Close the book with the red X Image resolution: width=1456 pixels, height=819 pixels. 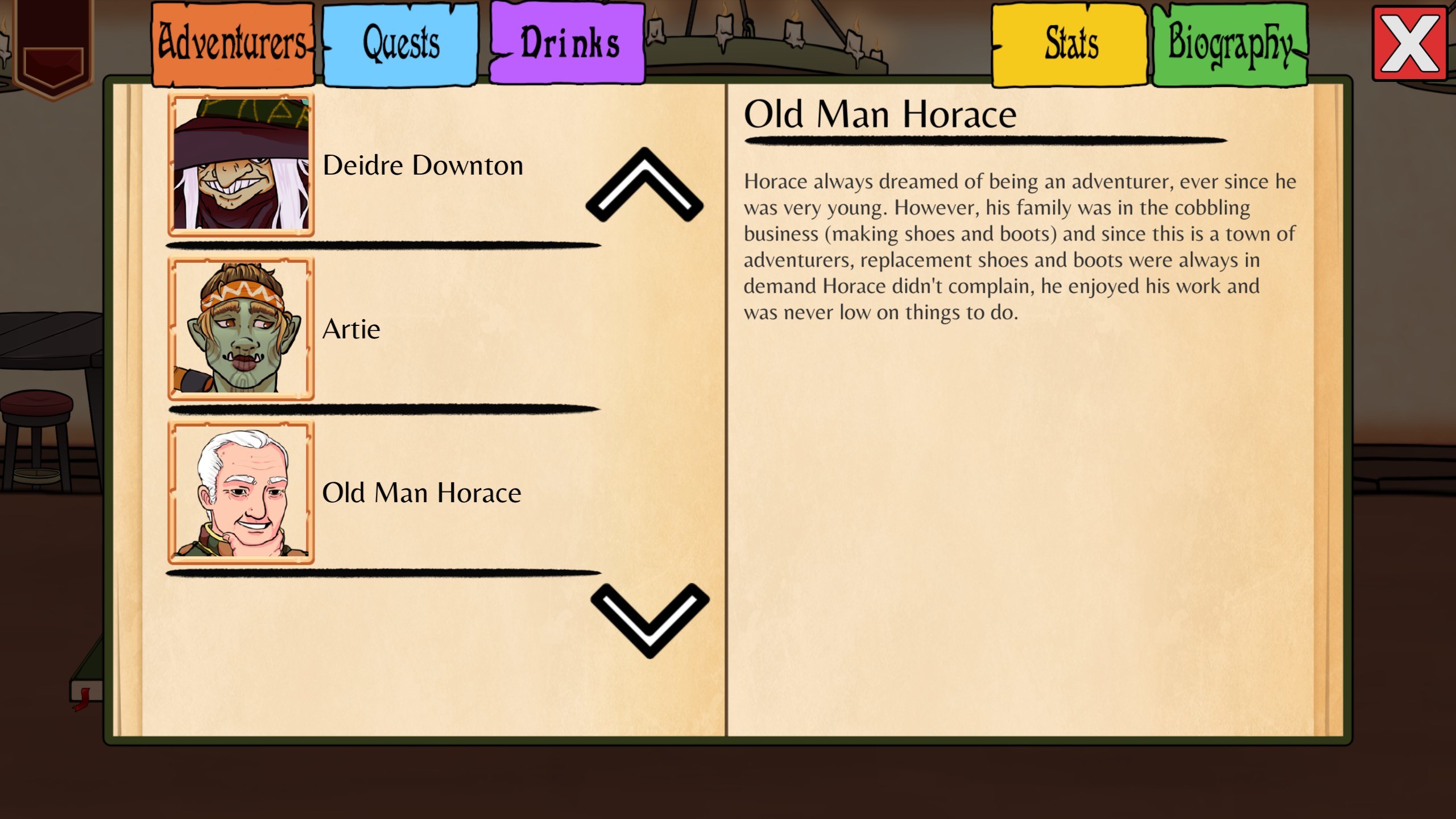click(1409, 44)
